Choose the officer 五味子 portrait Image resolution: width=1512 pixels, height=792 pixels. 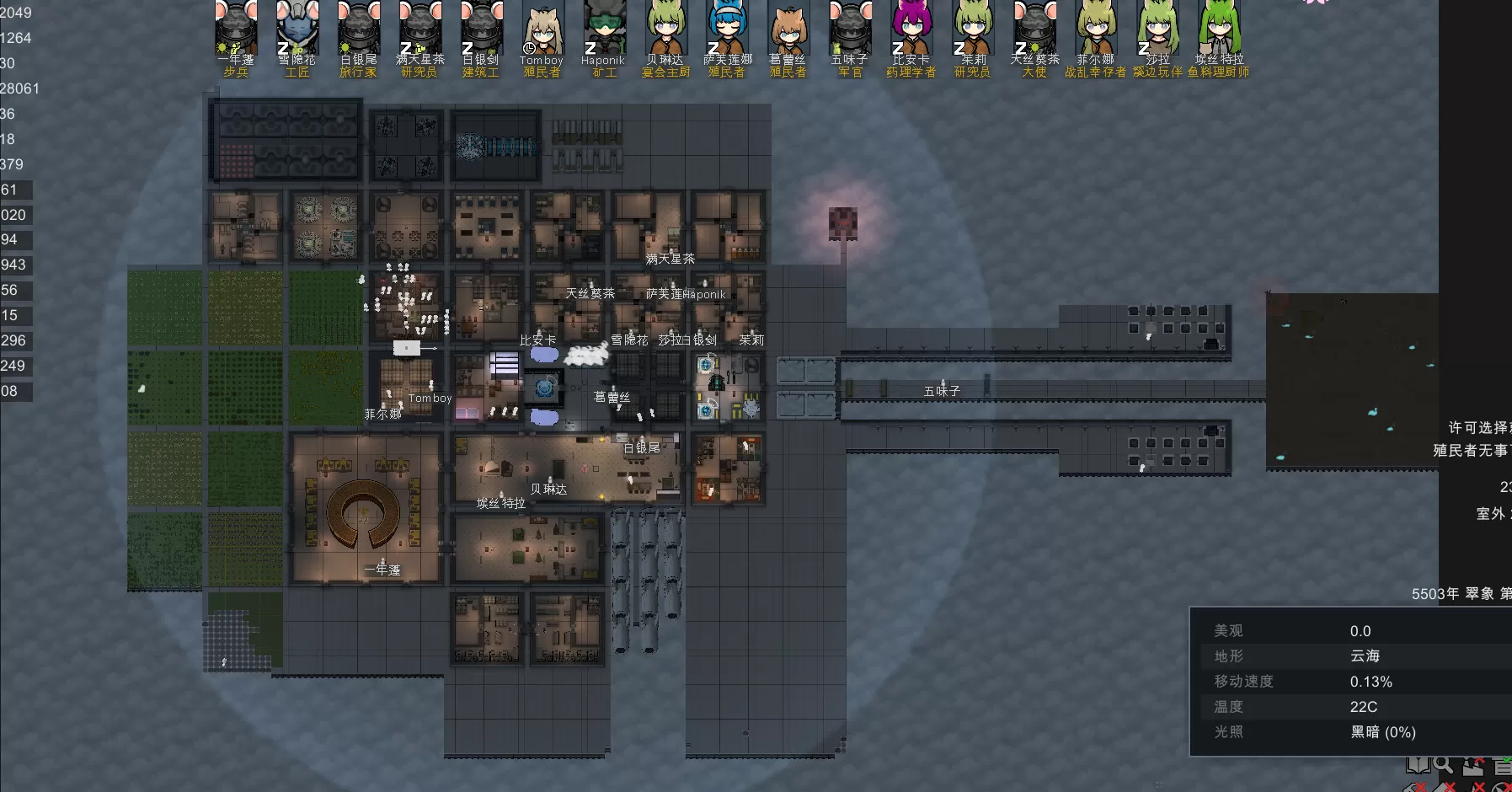pos(850,29)
